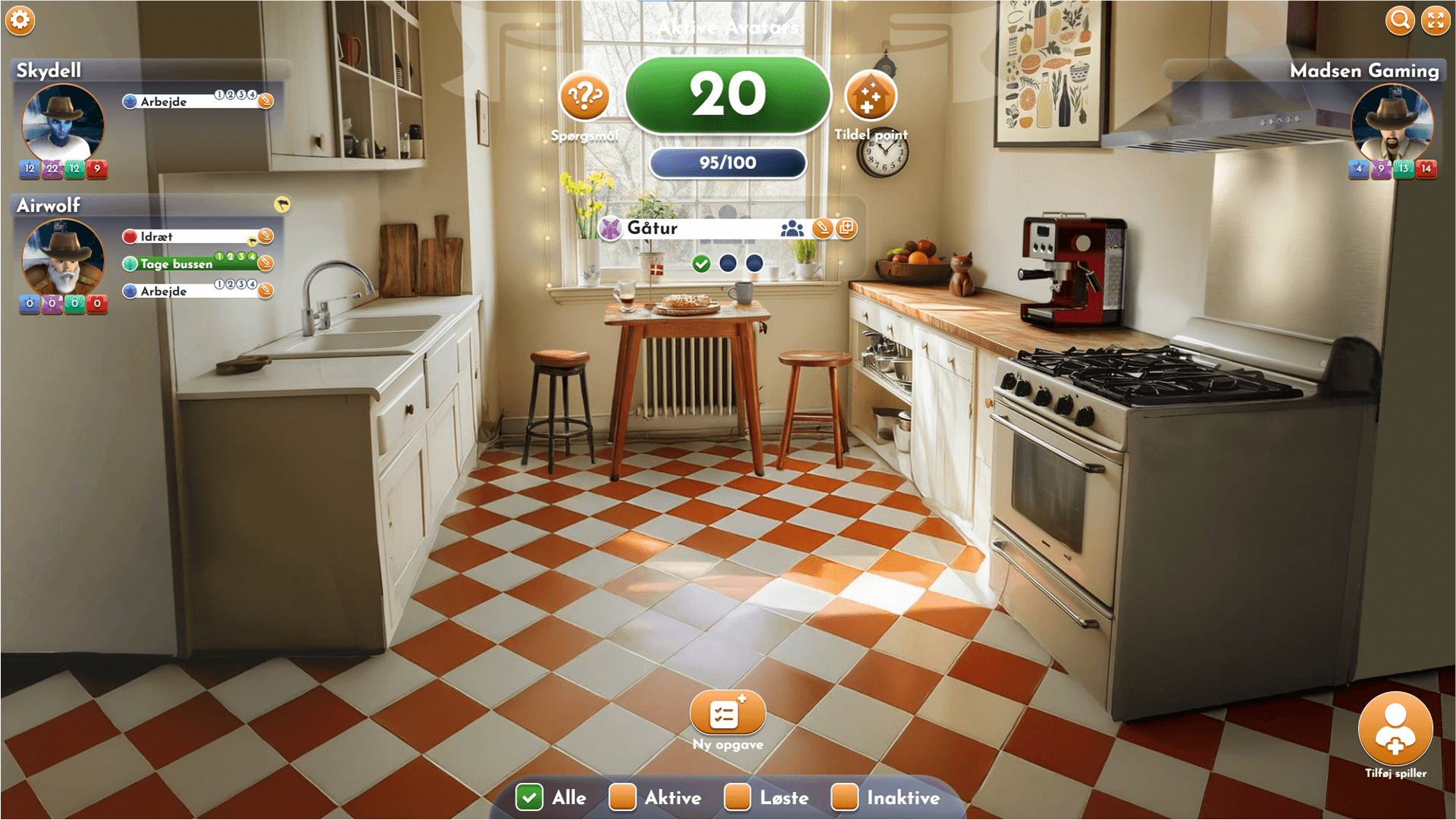Duplicate the Gåtur task
Image resolution: width=1456 pixels, height=820 pixels.
(847, 227)
